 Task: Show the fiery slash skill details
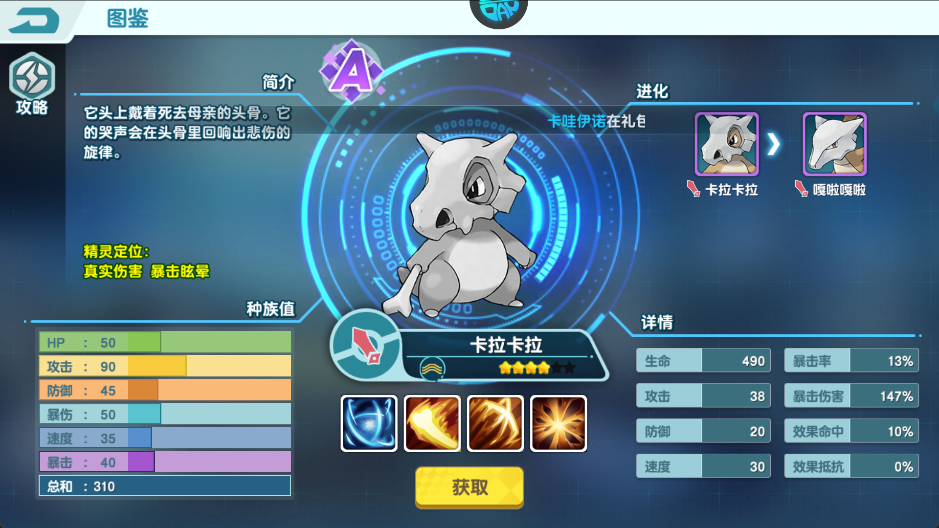pyautogui.click(x=495, y=423)
